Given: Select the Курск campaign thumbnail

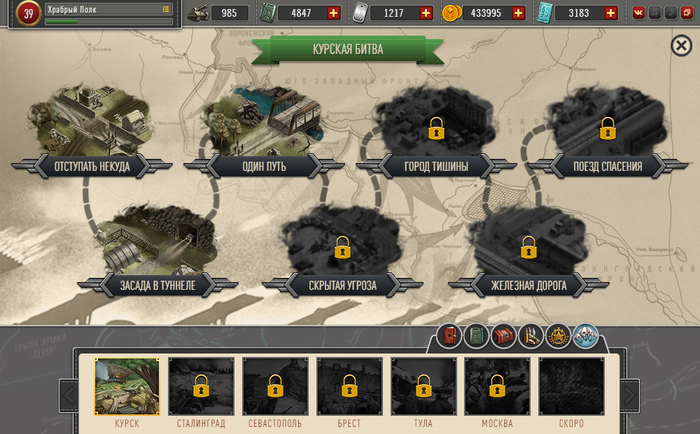Looking at the screenshot, I should (126, 386).
